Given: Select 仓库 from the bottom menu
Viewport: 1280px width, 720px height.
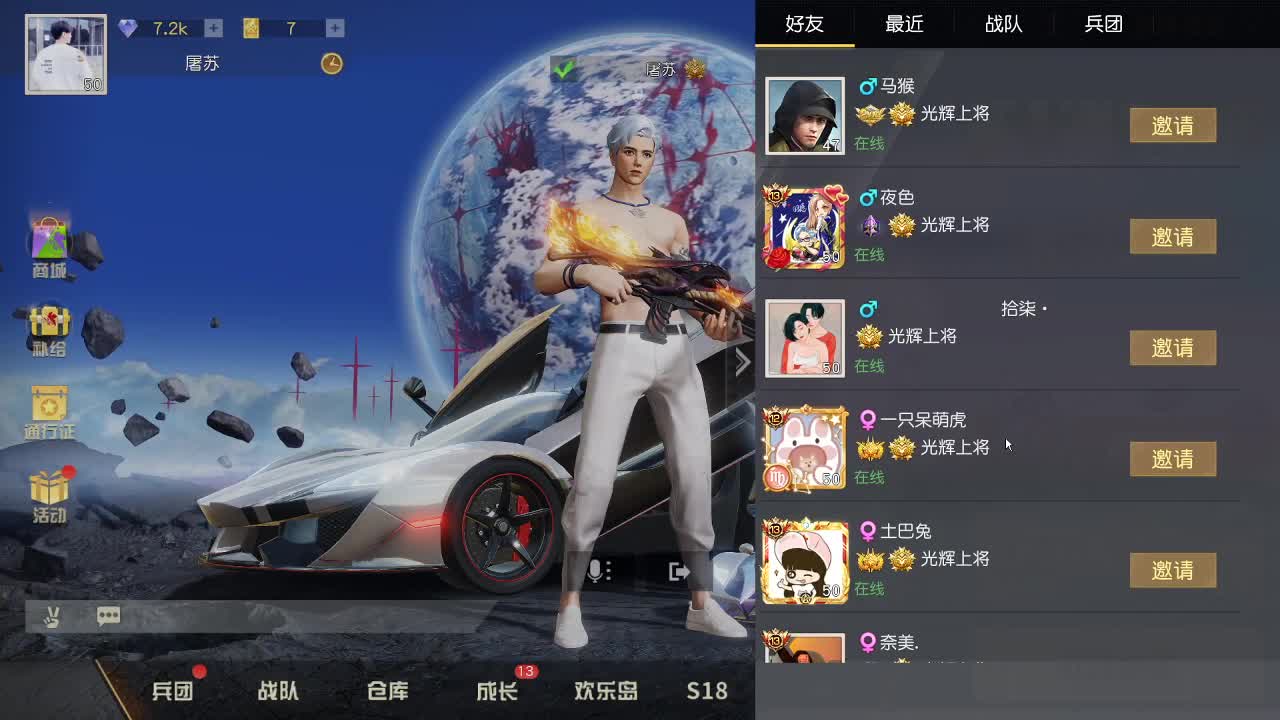Looking at the screenshot, I should pyautogui.click(x=386, y=690).
